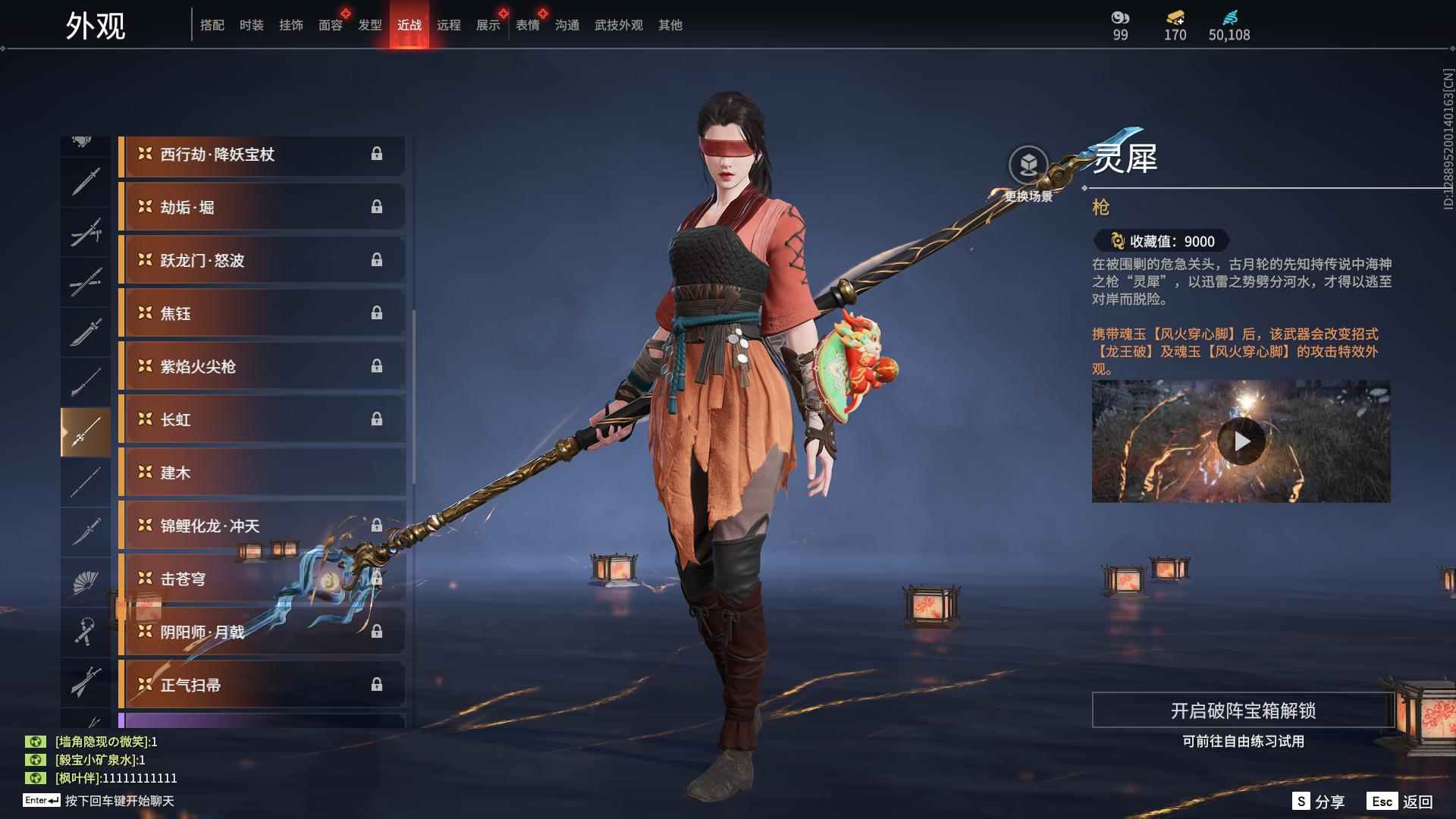This screenshot has width=1456, height=819.
Task: Choose the 搭配 tab
Action: (x=212, y=25)
